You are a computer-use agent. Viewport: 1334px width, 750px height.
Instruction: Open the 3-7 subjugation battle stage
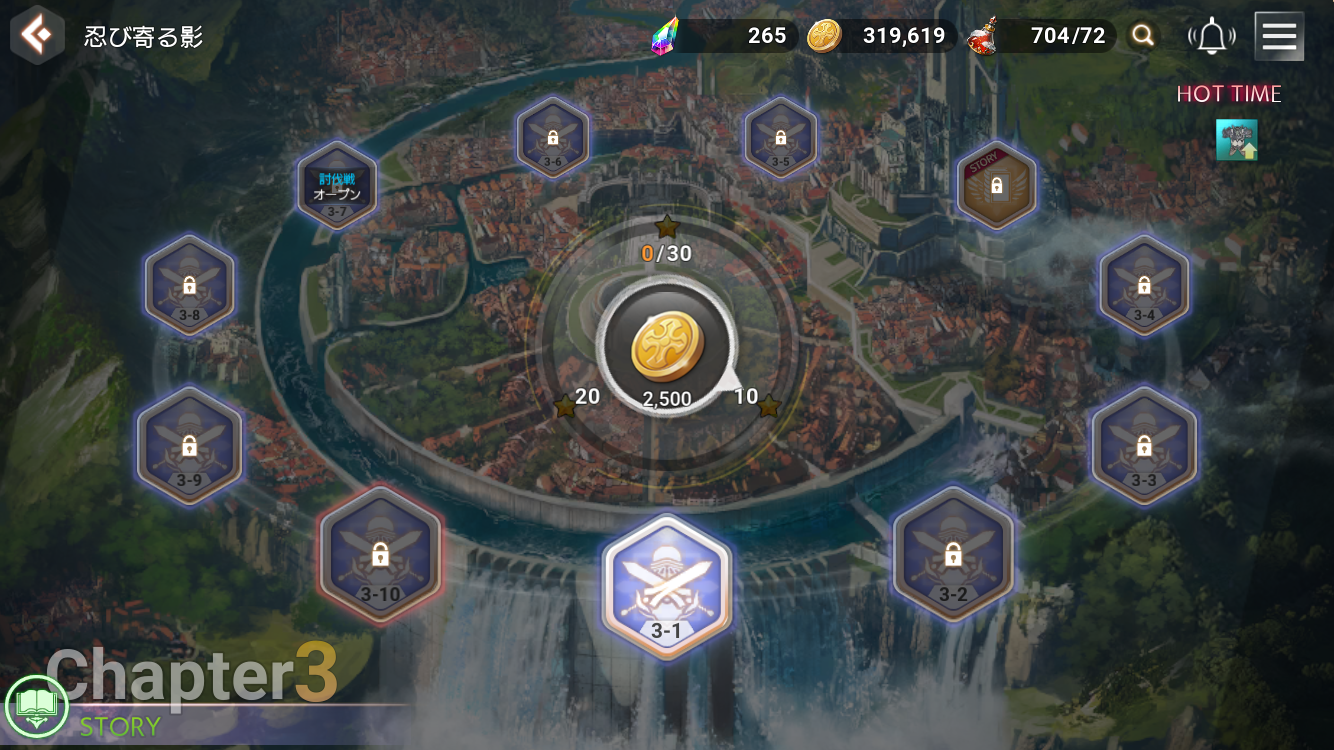pyautogui.click(x=337, y=186)
